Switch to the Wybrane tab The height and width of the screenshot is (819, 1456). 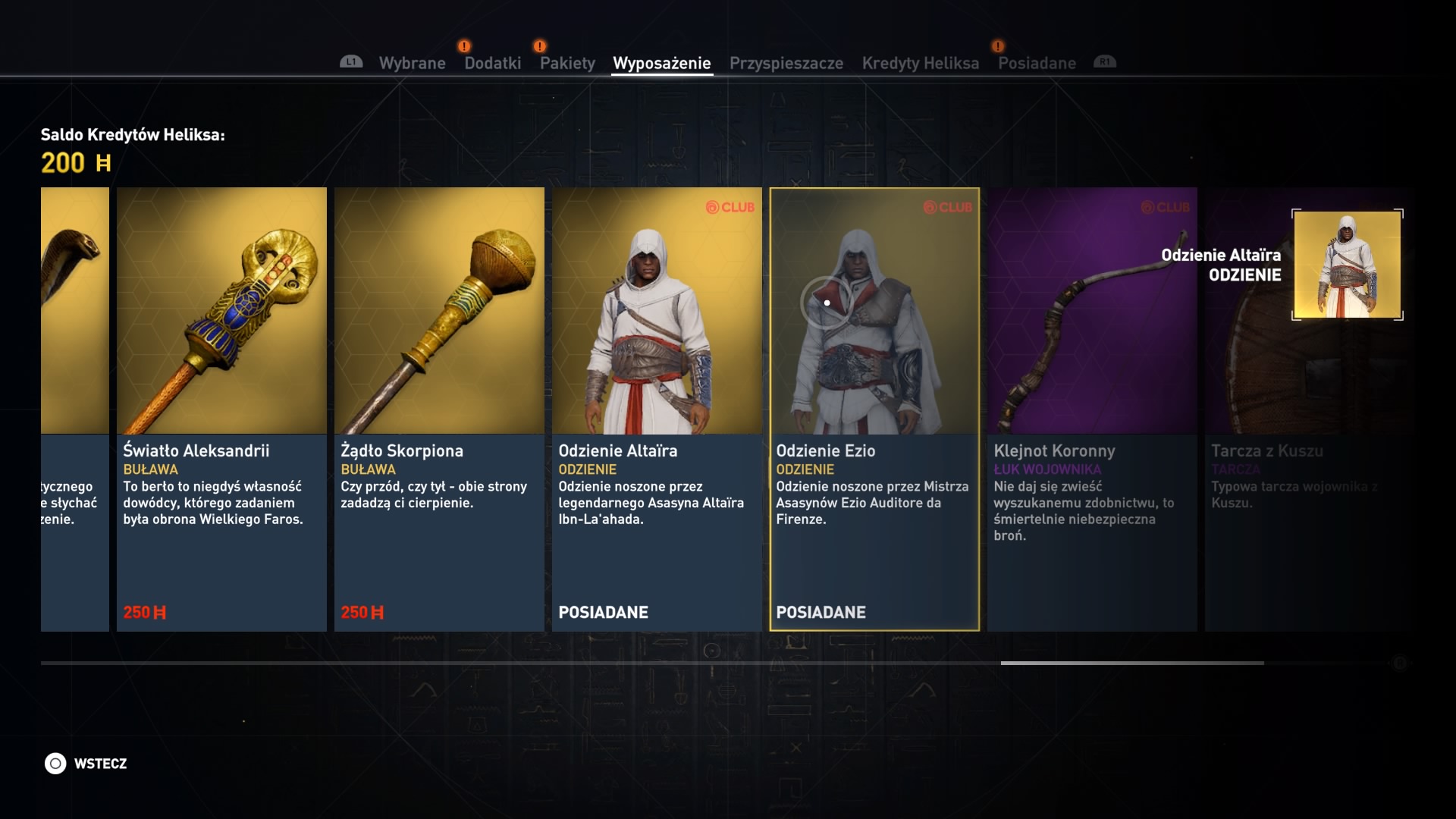pyautogui.click(x=412, y=63)
